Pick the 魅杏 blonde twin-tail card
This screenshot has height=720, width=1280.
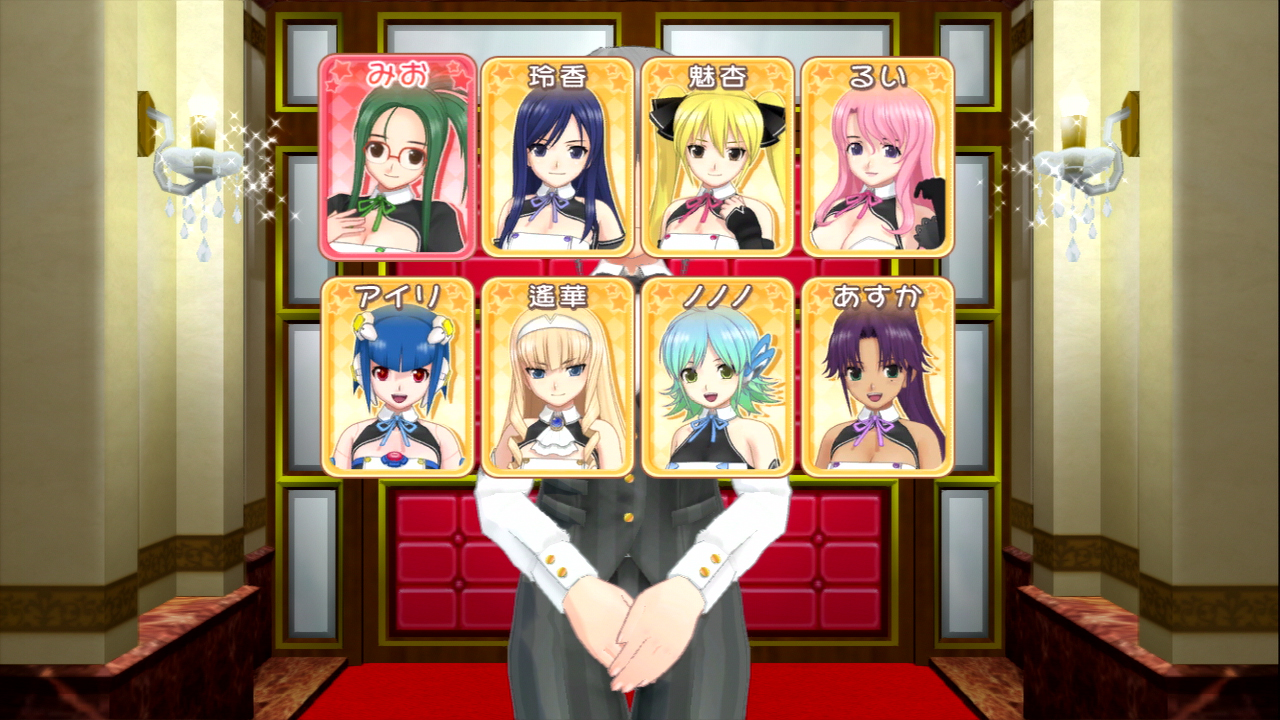click(718, 157)
